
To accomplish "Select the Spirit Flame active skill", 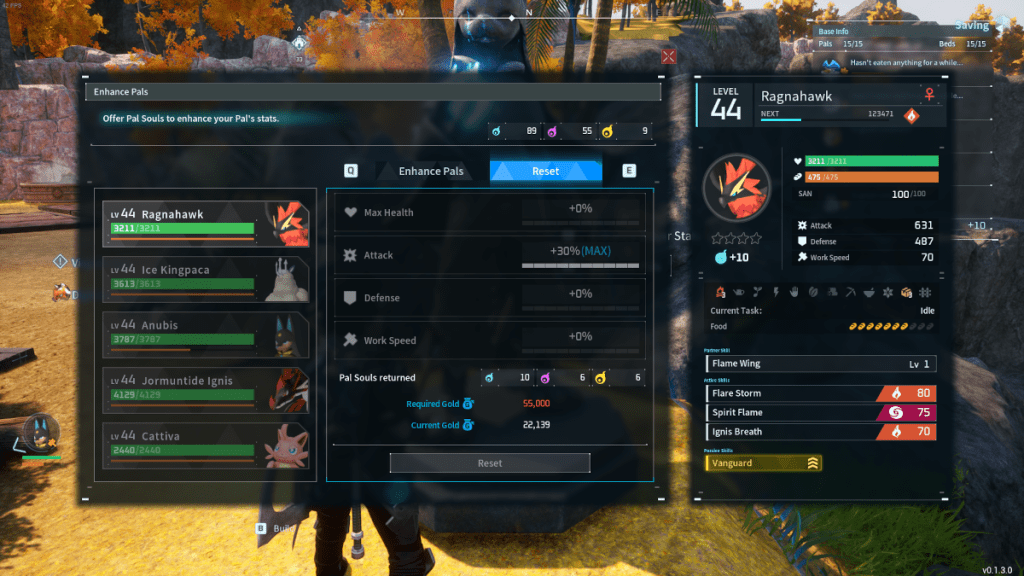I will click(x=821, y=412).
